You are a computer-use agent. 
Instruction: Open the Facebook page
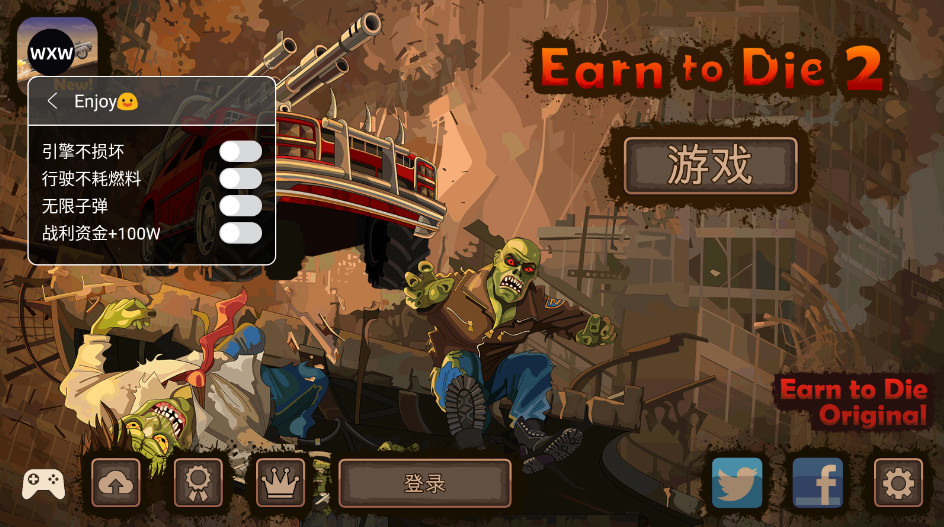pyautogui.click(x=817, y=484)
